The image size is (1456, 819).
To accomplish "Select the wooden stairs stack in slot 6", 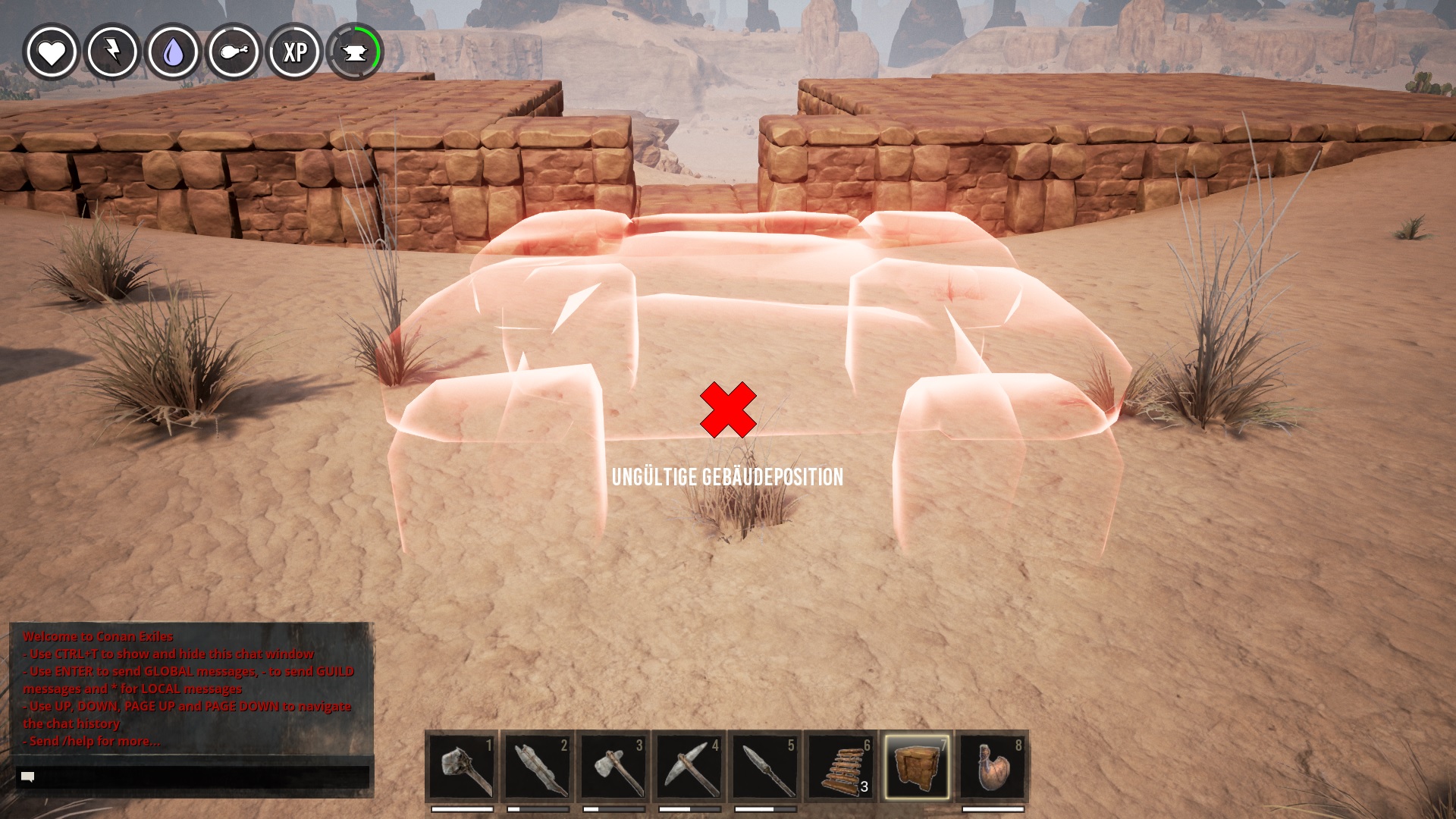I will [x=841, y=767].
